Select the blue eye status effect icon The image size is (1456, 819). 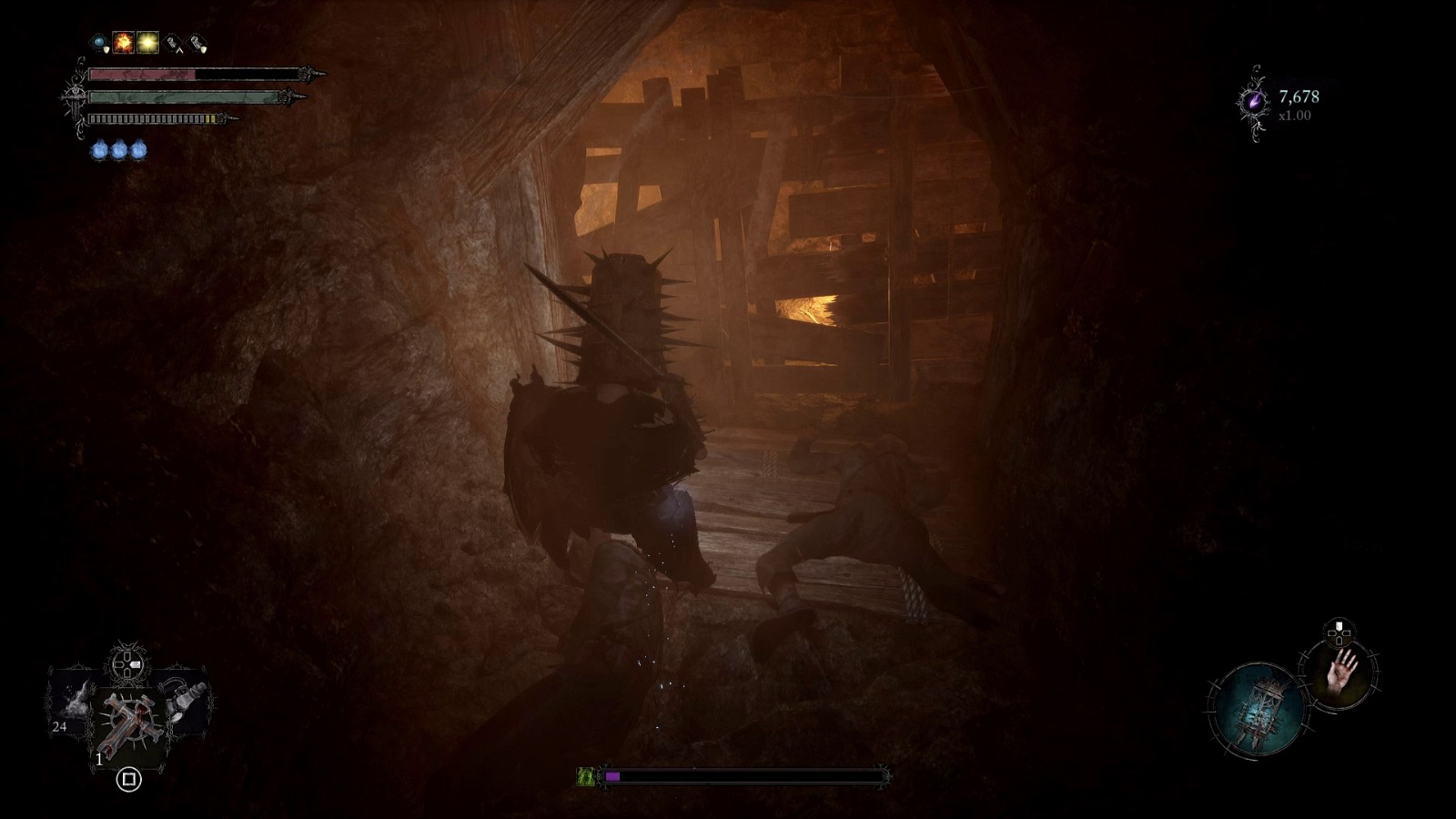(x=98, y=42)
